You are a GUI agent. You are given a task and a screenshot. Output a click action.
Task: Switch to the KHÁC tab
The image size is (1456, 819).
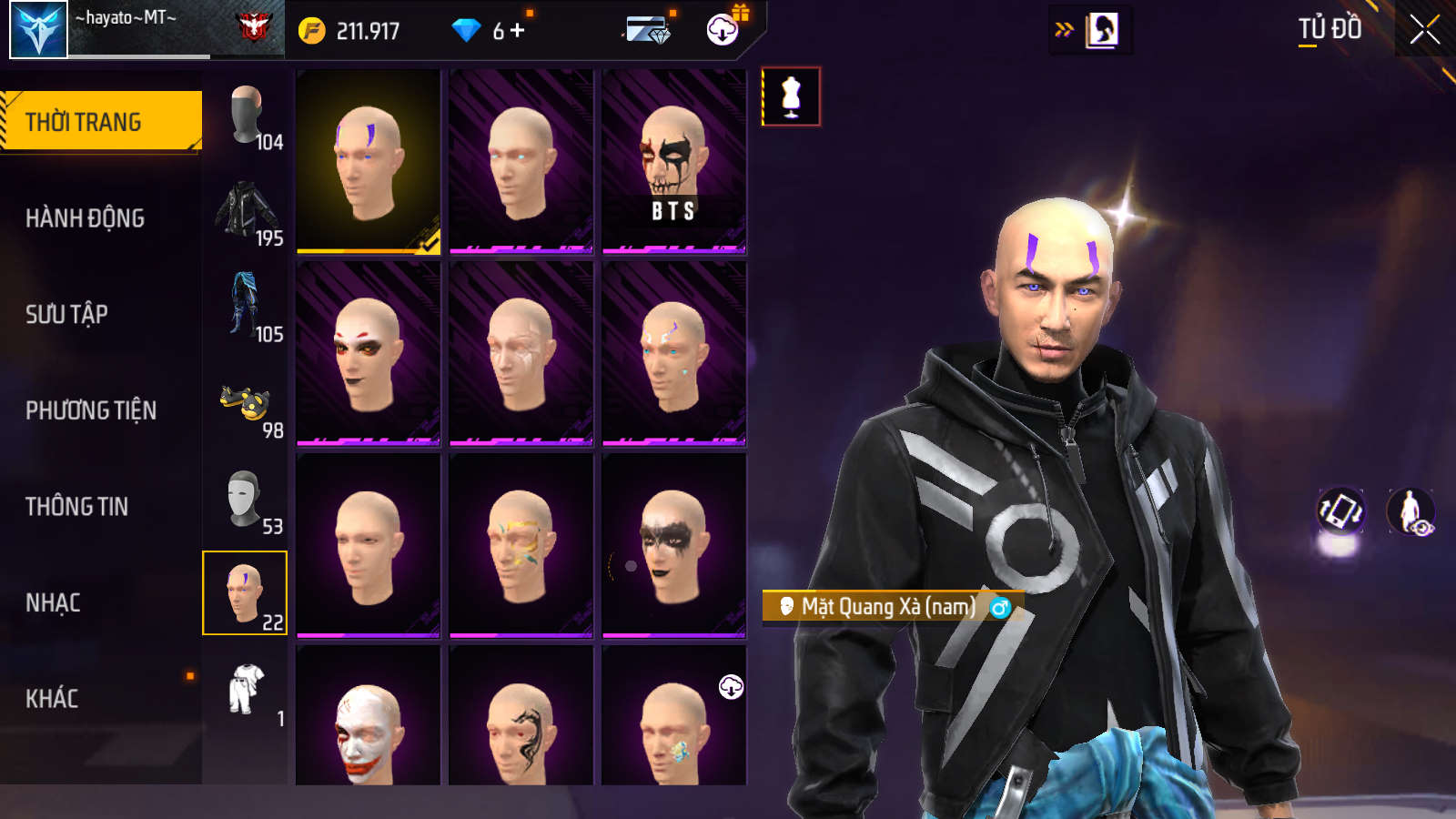52,698
